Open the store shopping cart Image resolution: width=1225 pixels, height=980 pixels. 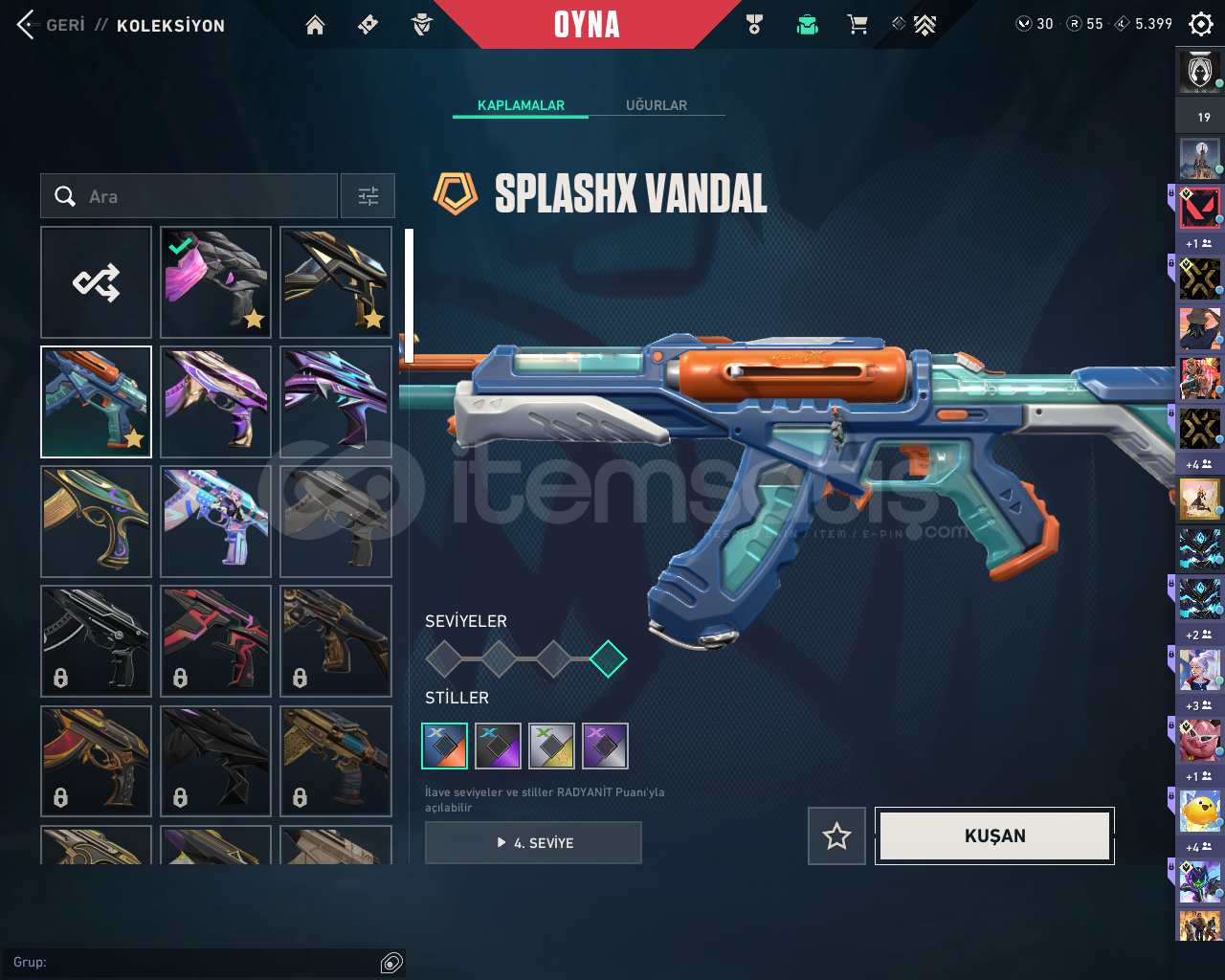pos(857,25)
